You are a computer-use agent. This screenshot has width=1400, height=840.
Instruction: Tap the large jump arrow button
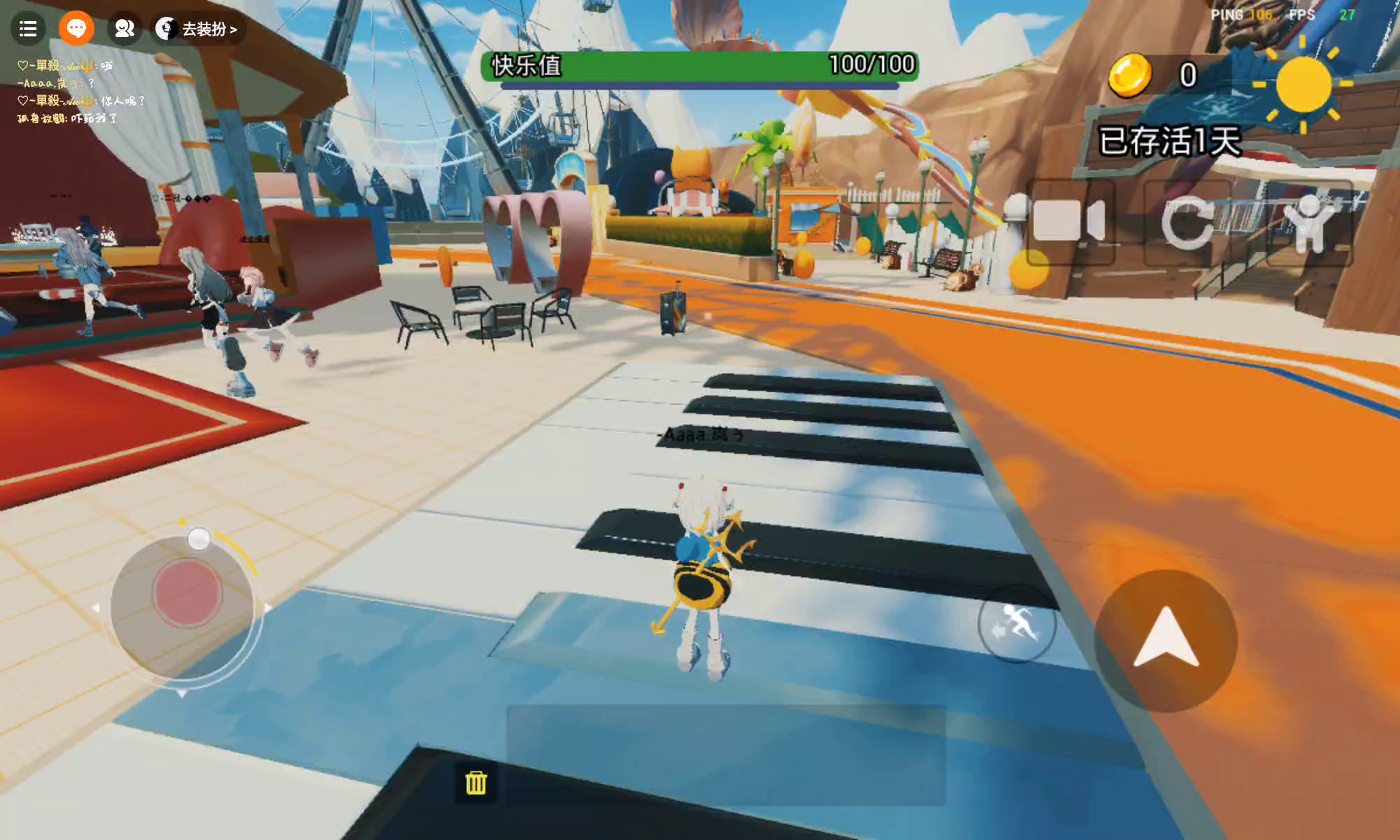1165,640
